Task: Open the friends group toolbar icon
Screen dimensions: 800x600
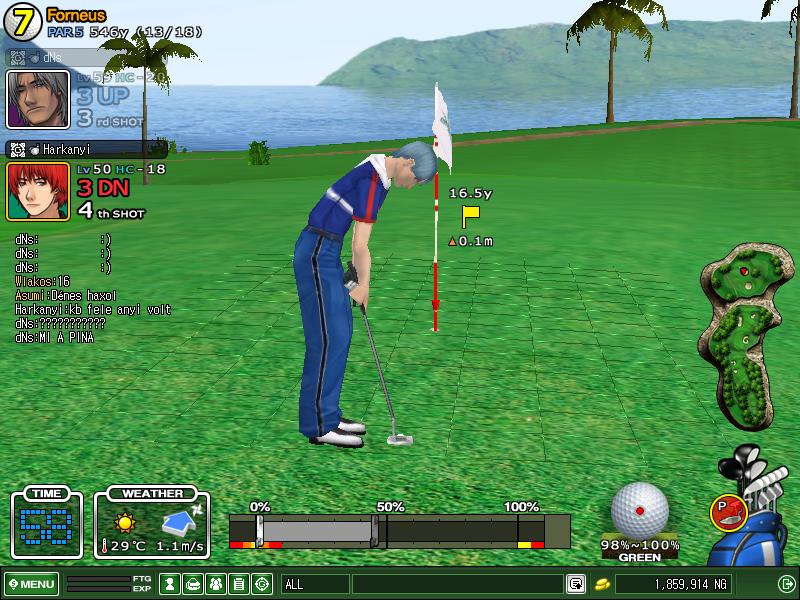Action: [216, 584]
